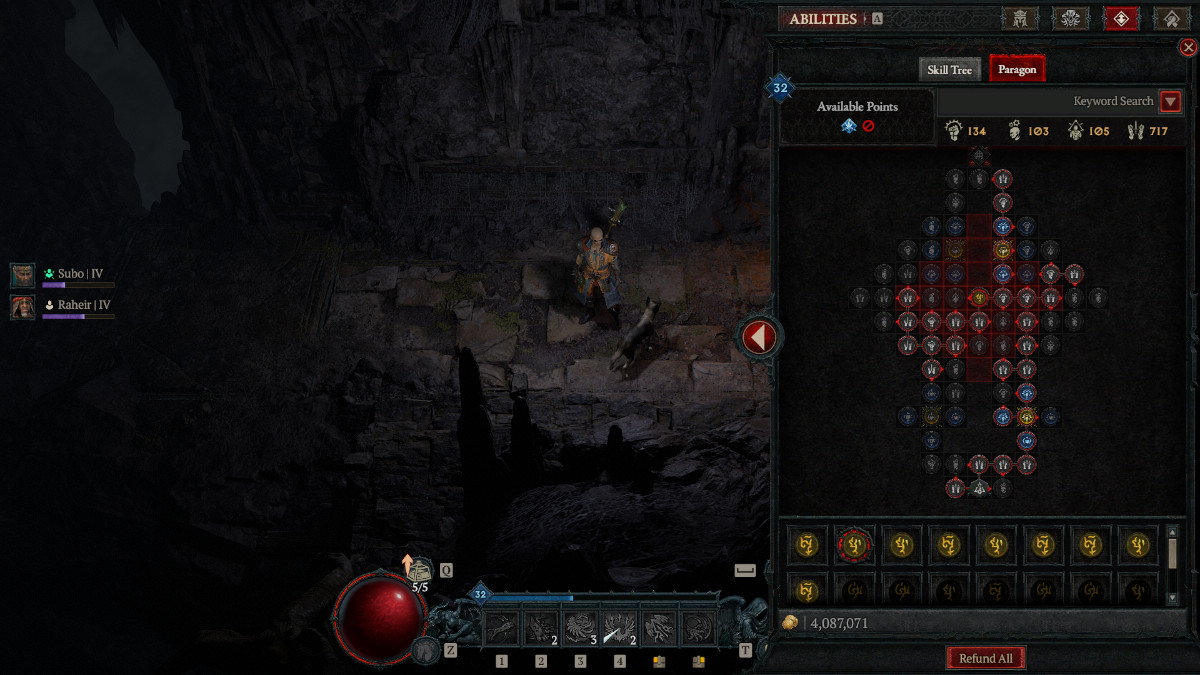Activate the skill in hotbar slot 1
The width and height of the screenshot is (1200, 675).
(502, 628)
